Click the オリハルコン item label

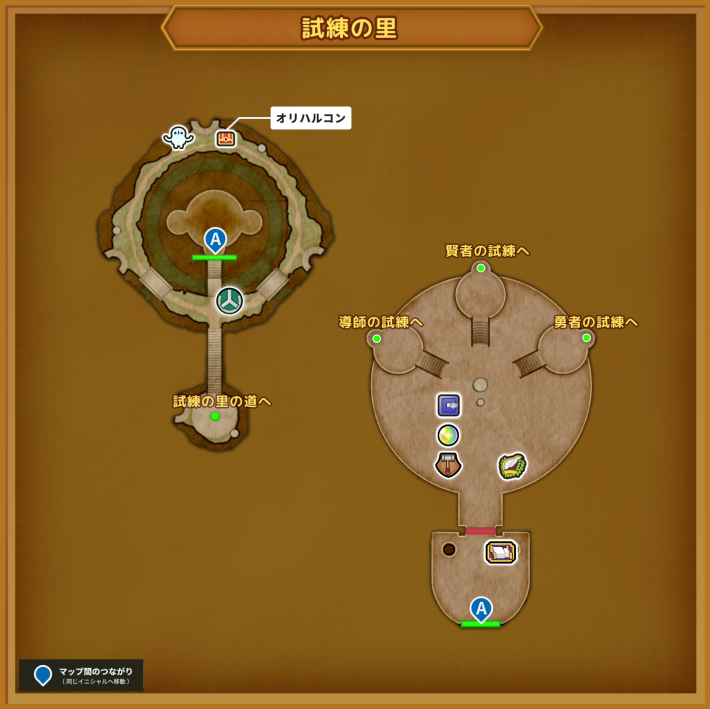(311, 118)
